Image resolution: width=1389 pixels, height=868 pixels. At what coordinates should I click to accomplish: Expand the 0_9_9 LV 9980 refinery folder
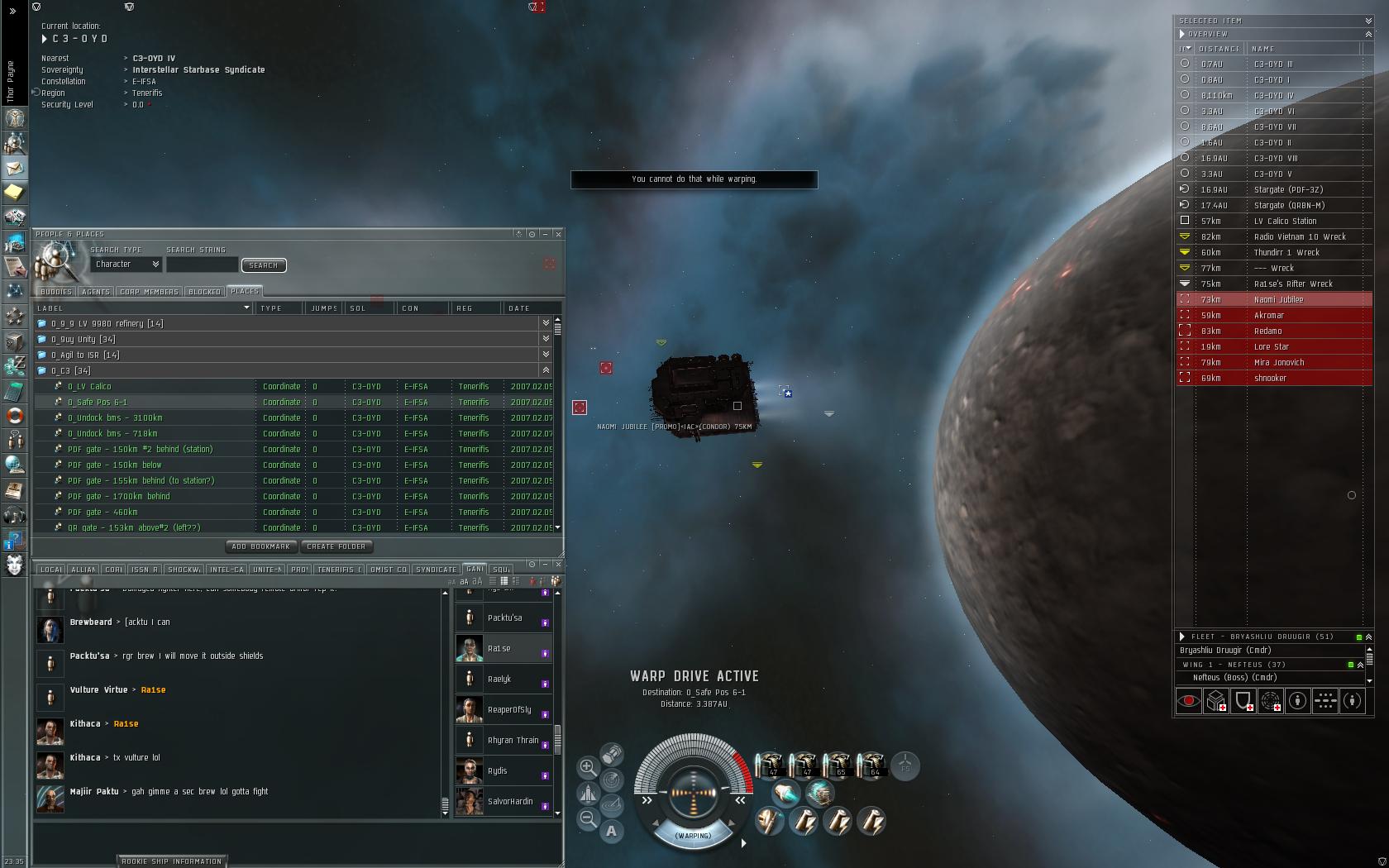pos(107,324)
